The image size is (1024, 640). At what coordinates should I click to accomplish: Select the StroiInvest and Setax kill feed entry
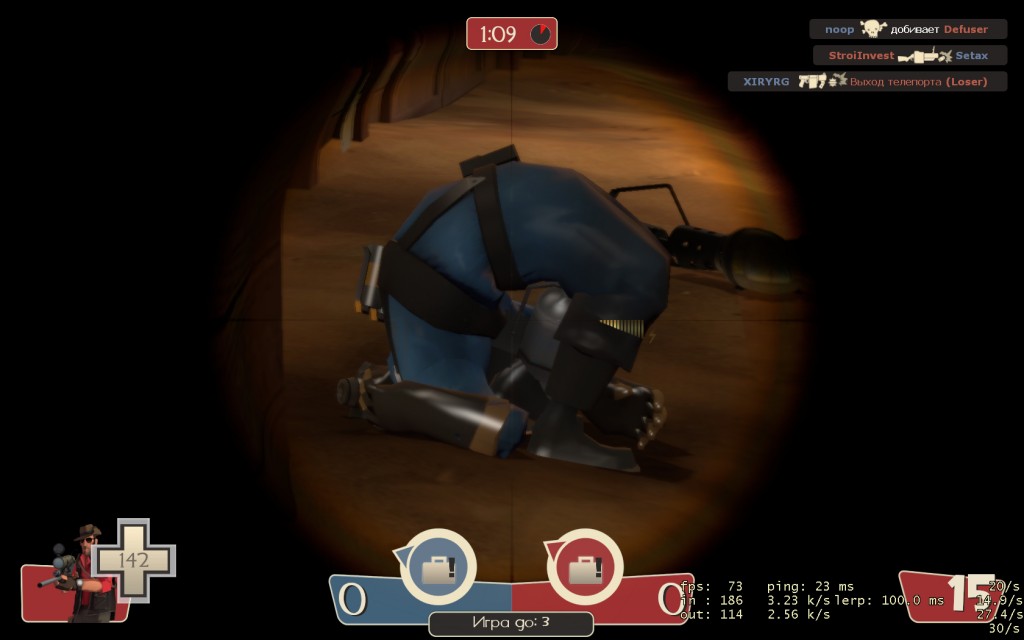(909, 56)
